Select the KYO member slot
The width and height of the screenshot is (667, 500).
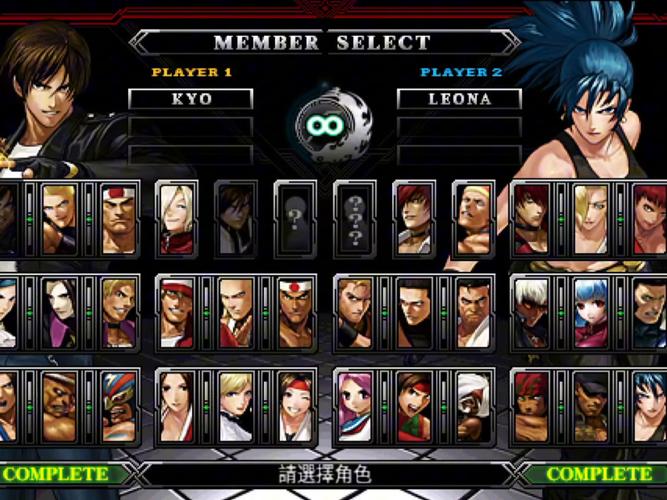click(190, 99)
